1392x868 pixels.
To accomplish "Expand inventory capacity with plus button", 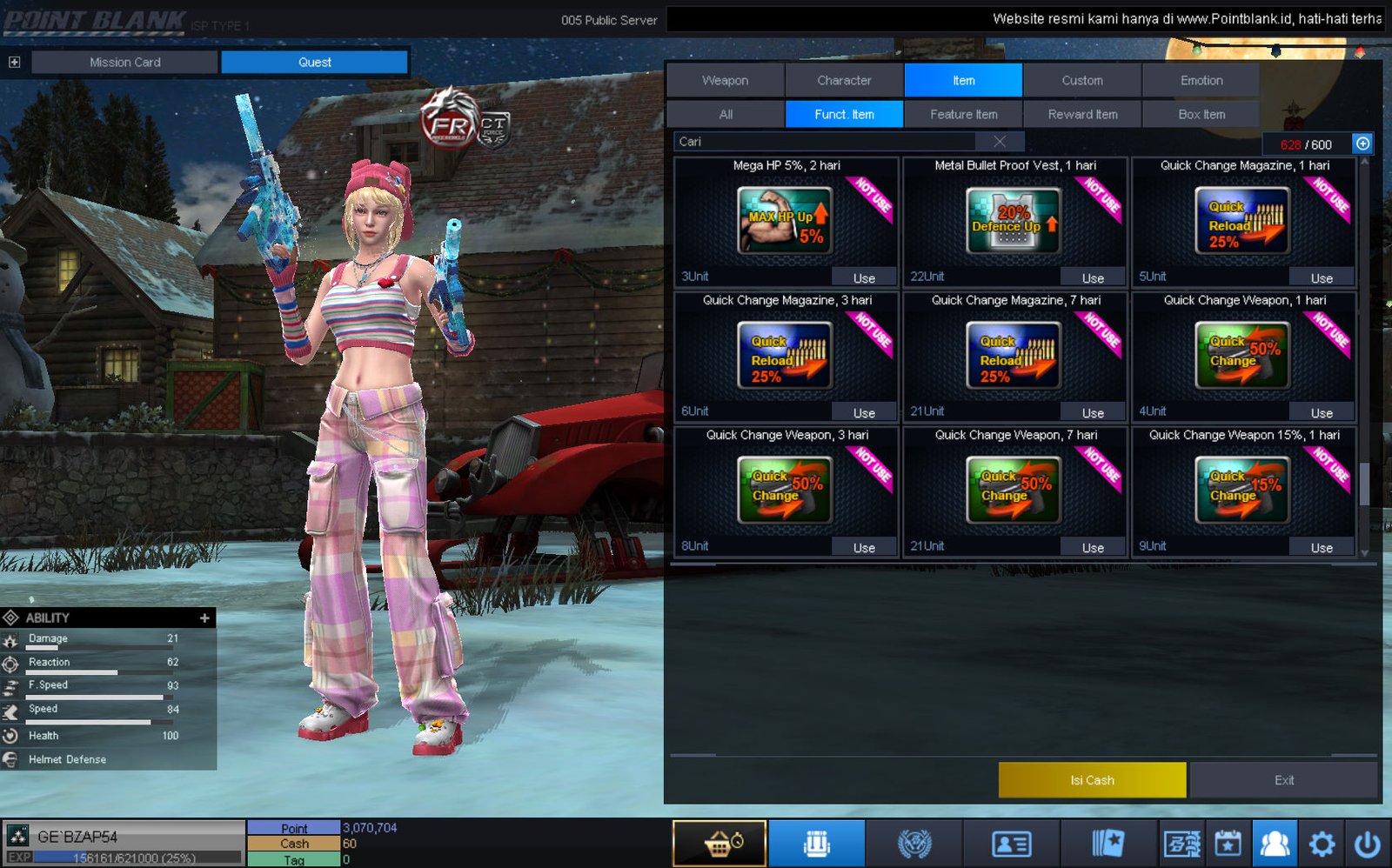I will (1362, 144).
